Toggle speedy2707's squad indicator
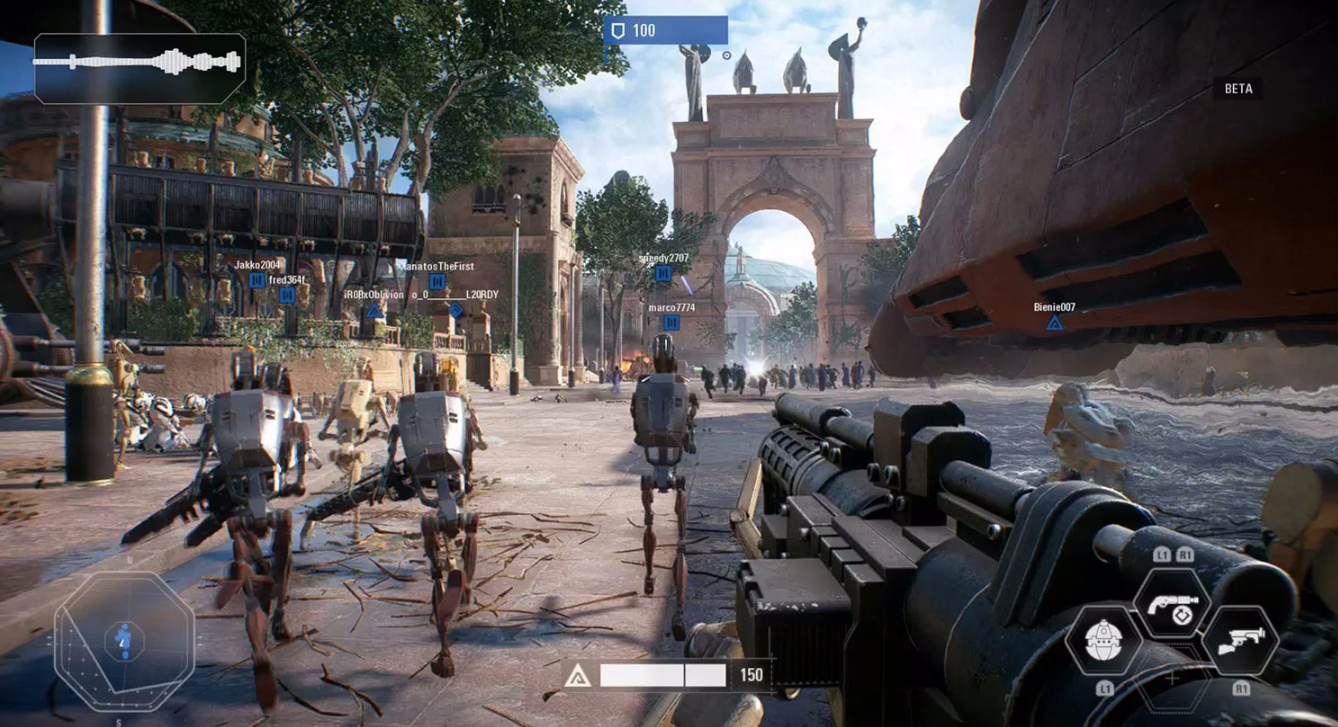Viewport: 1338px width, 727px height. pyautogui.click(x=663, y=274)
